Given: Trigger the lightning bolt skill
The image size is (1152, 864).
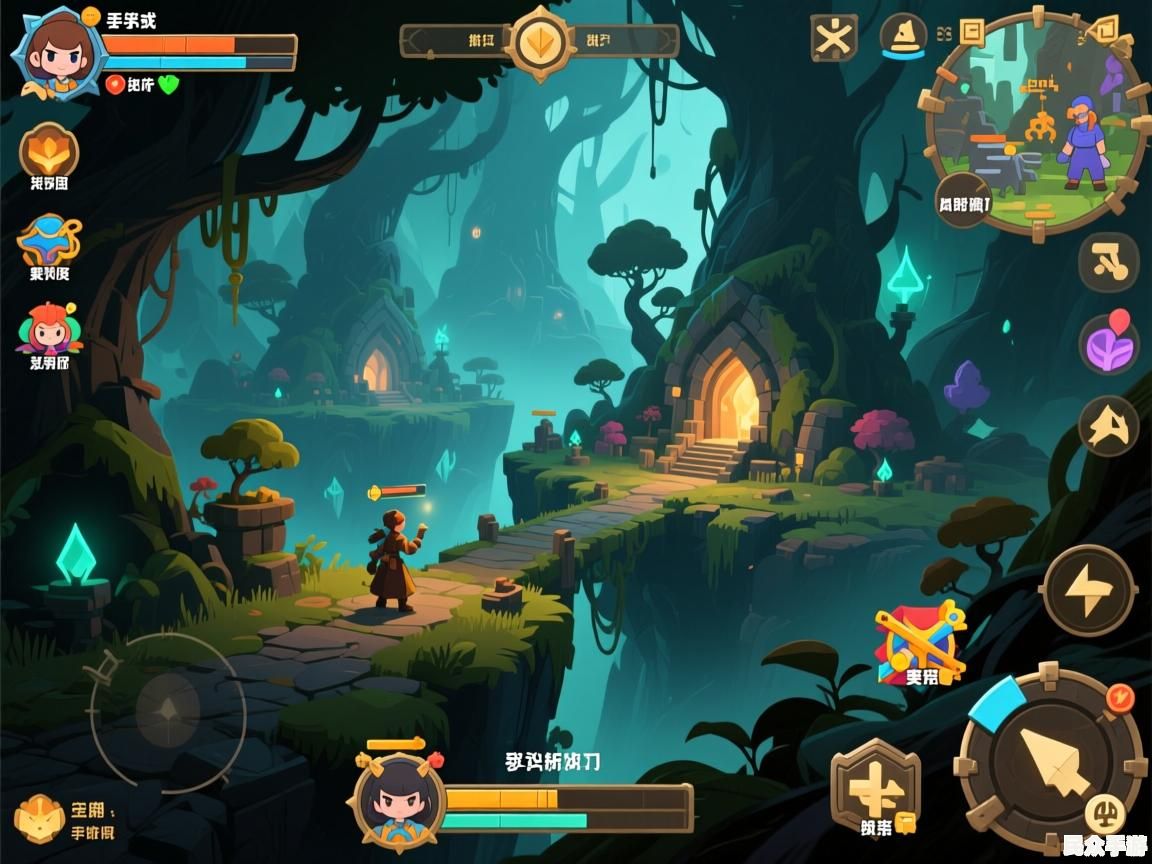Looking at the screenshot, I should pyautogui.click(x=1087, y=590).
